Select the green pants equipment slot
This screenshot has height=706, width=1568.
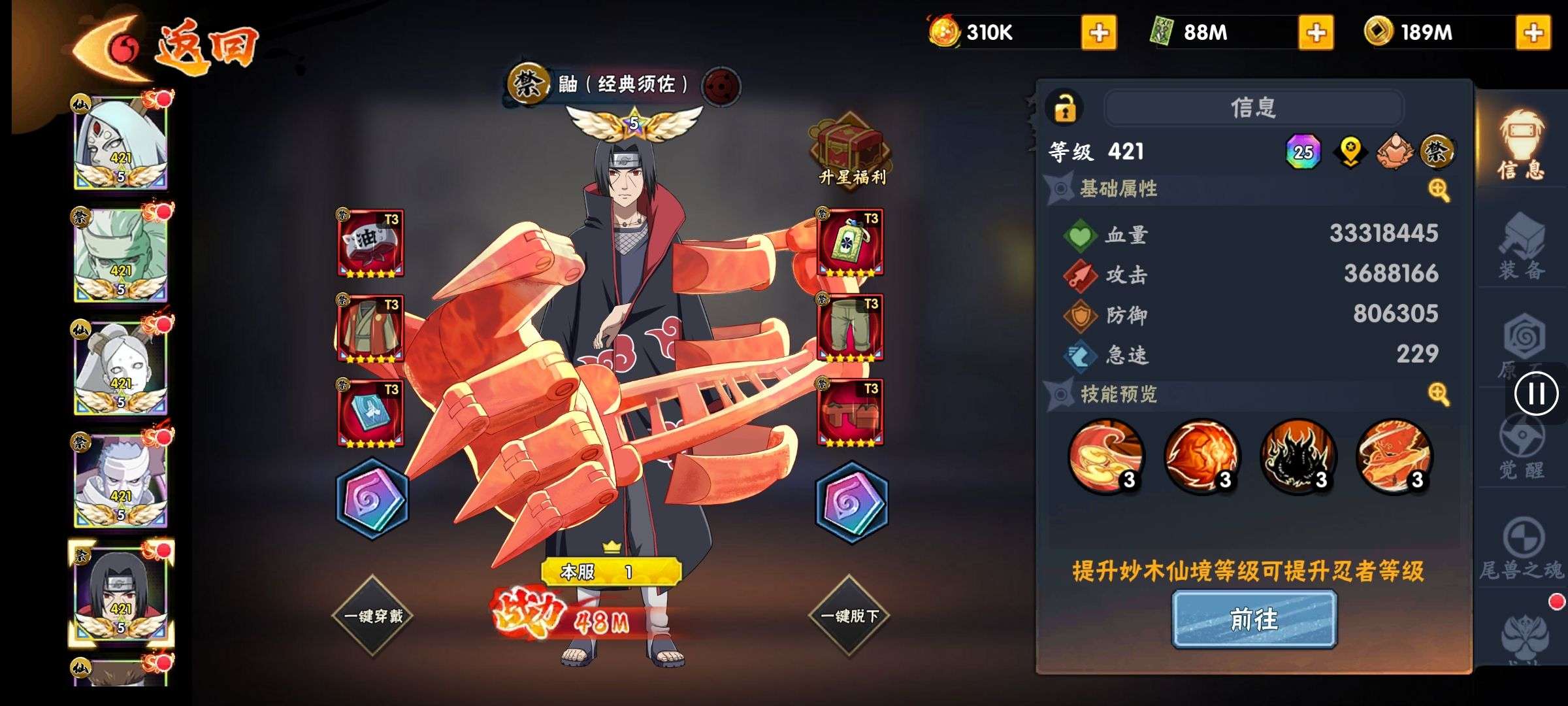[850, 328]
